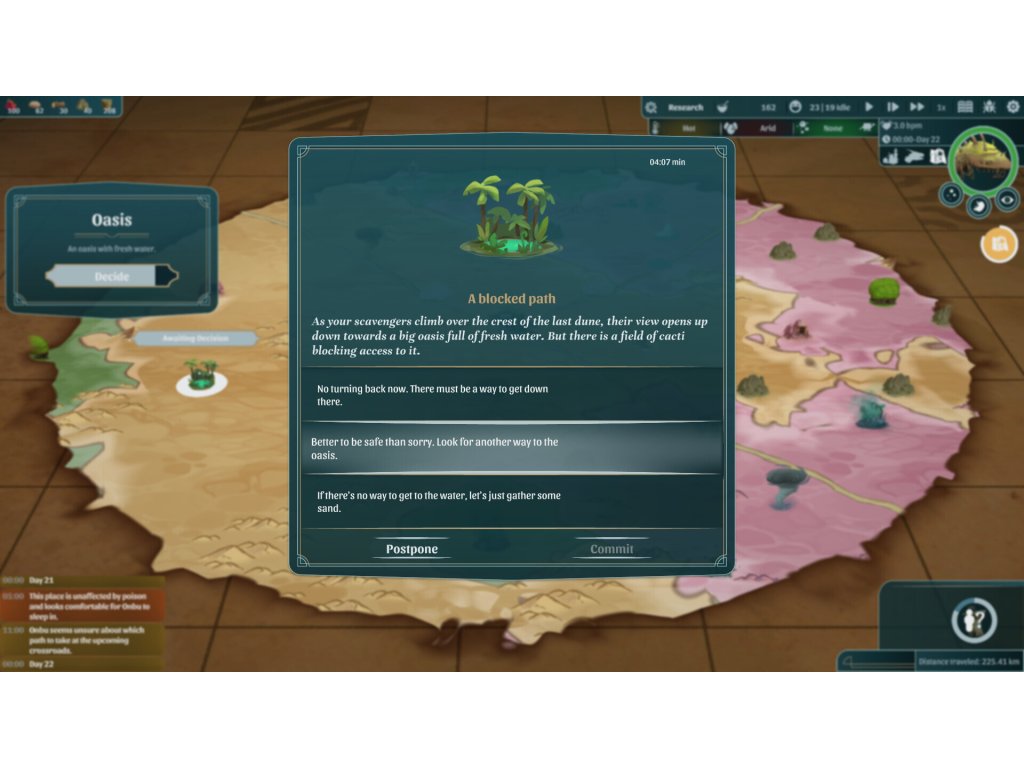Open the Research menu
This screenshot has height=768, width=1024.
685,107
